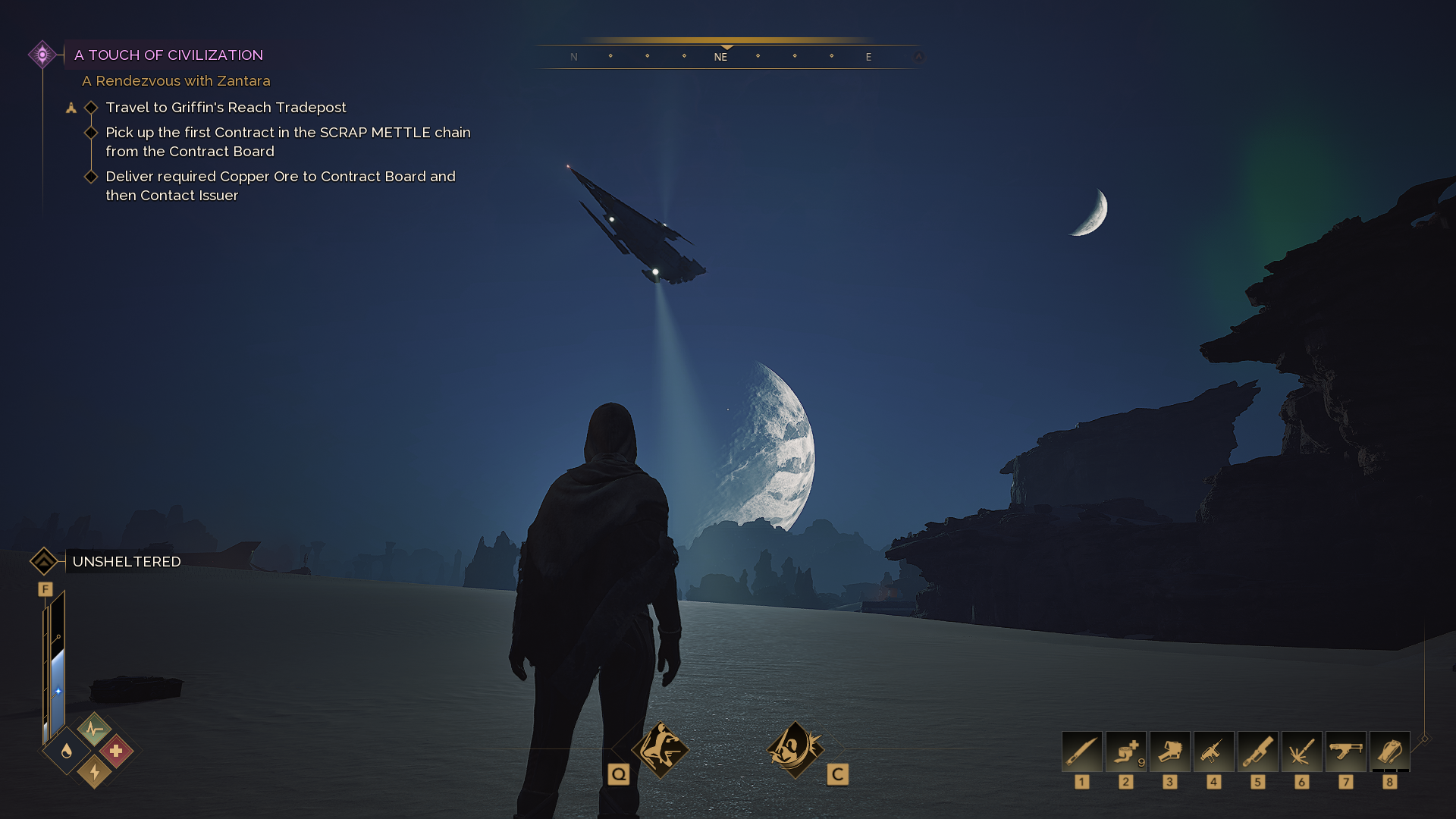Activate the blade slash ability

click(x=795, y=750)
